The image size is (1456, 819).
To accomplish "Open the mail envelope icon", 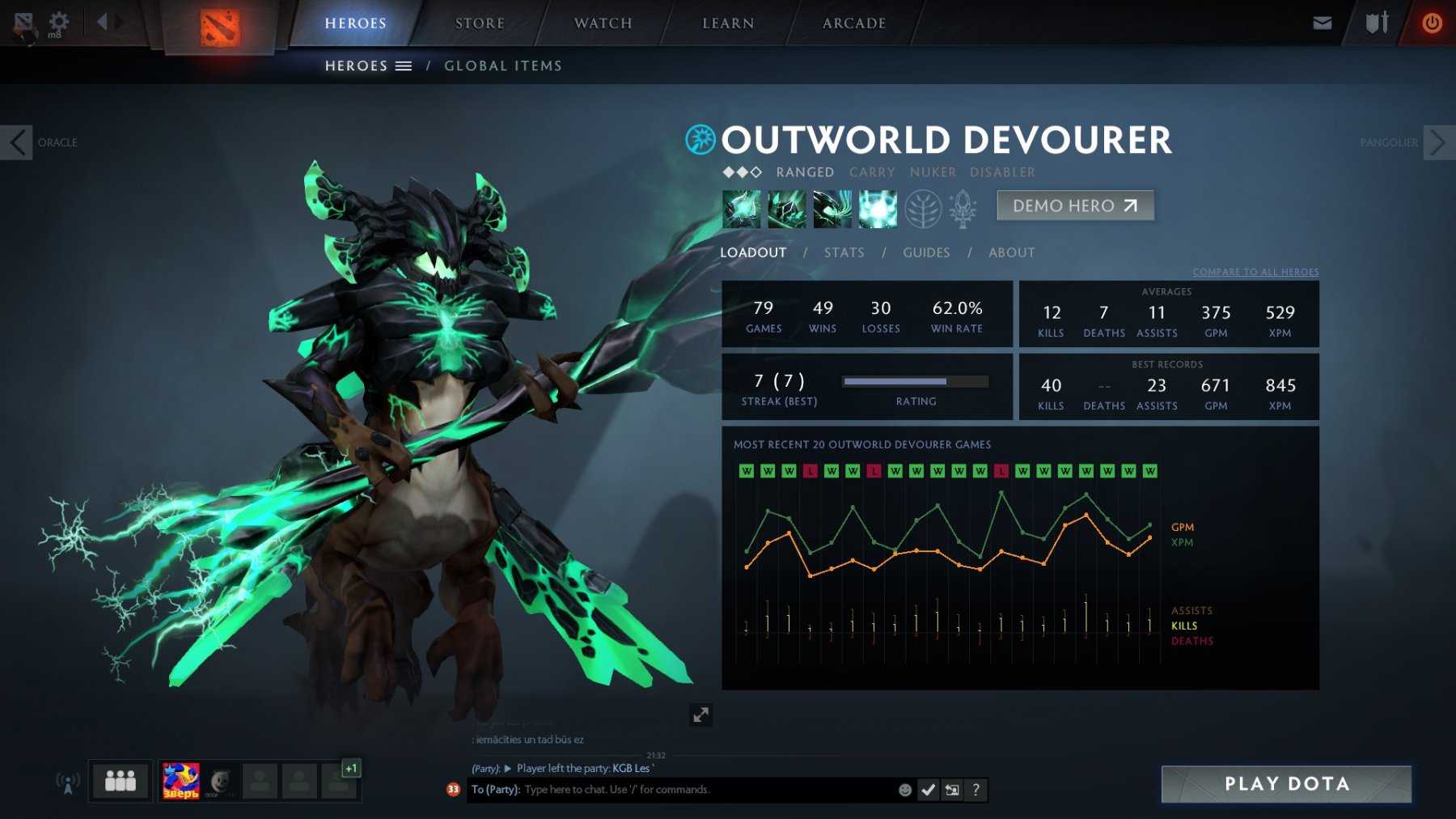I will coord(1322,23).
